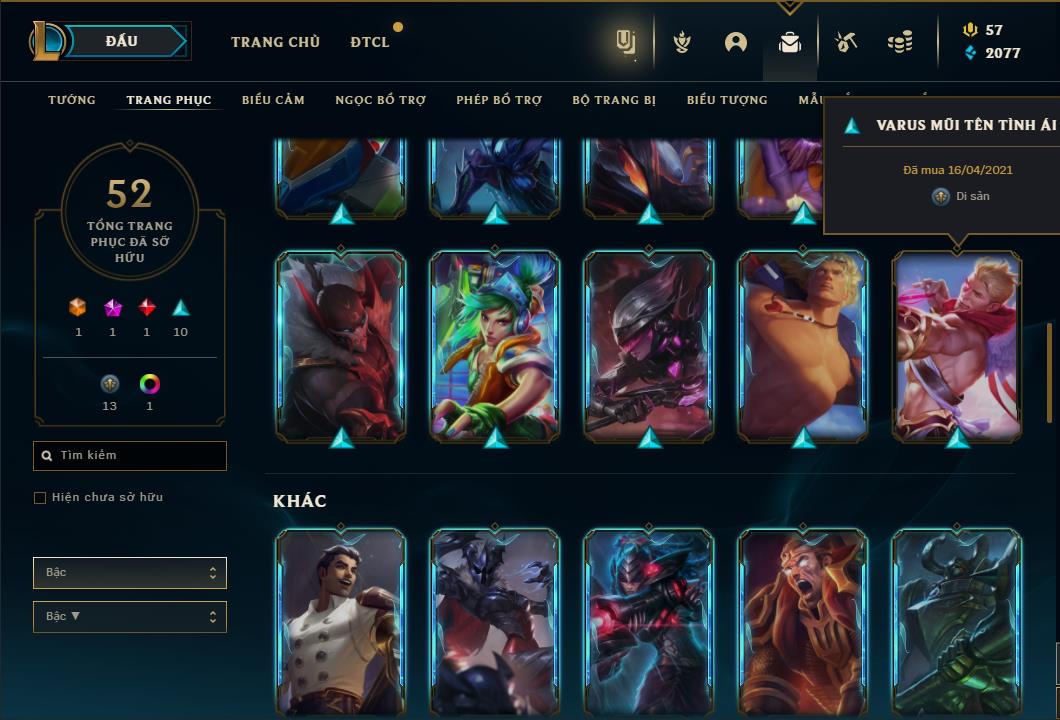
Task: Select the Varus Mũi Tên Tình Ái skin
Action: pos(957,345)
